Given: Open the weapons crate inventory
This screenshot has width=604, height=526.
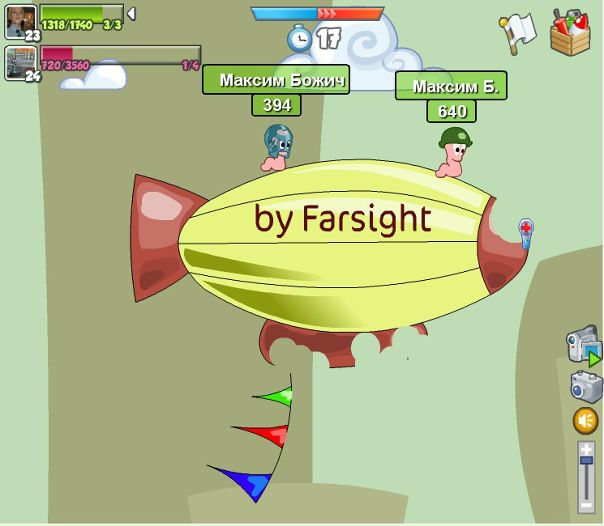Looking at the screenshot, I should pos(570,31).
